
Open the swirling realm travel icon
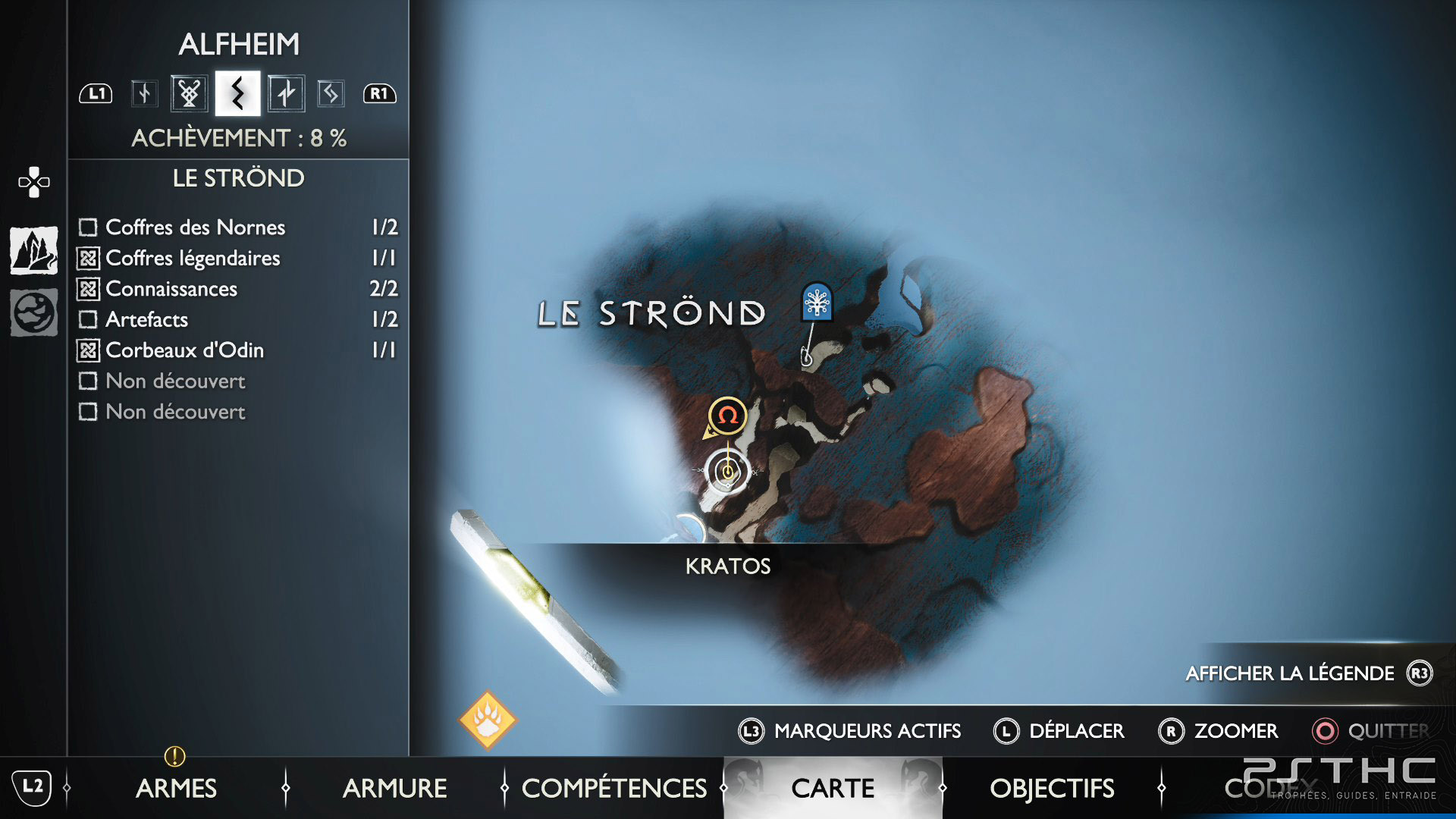[x=34, y=312]
